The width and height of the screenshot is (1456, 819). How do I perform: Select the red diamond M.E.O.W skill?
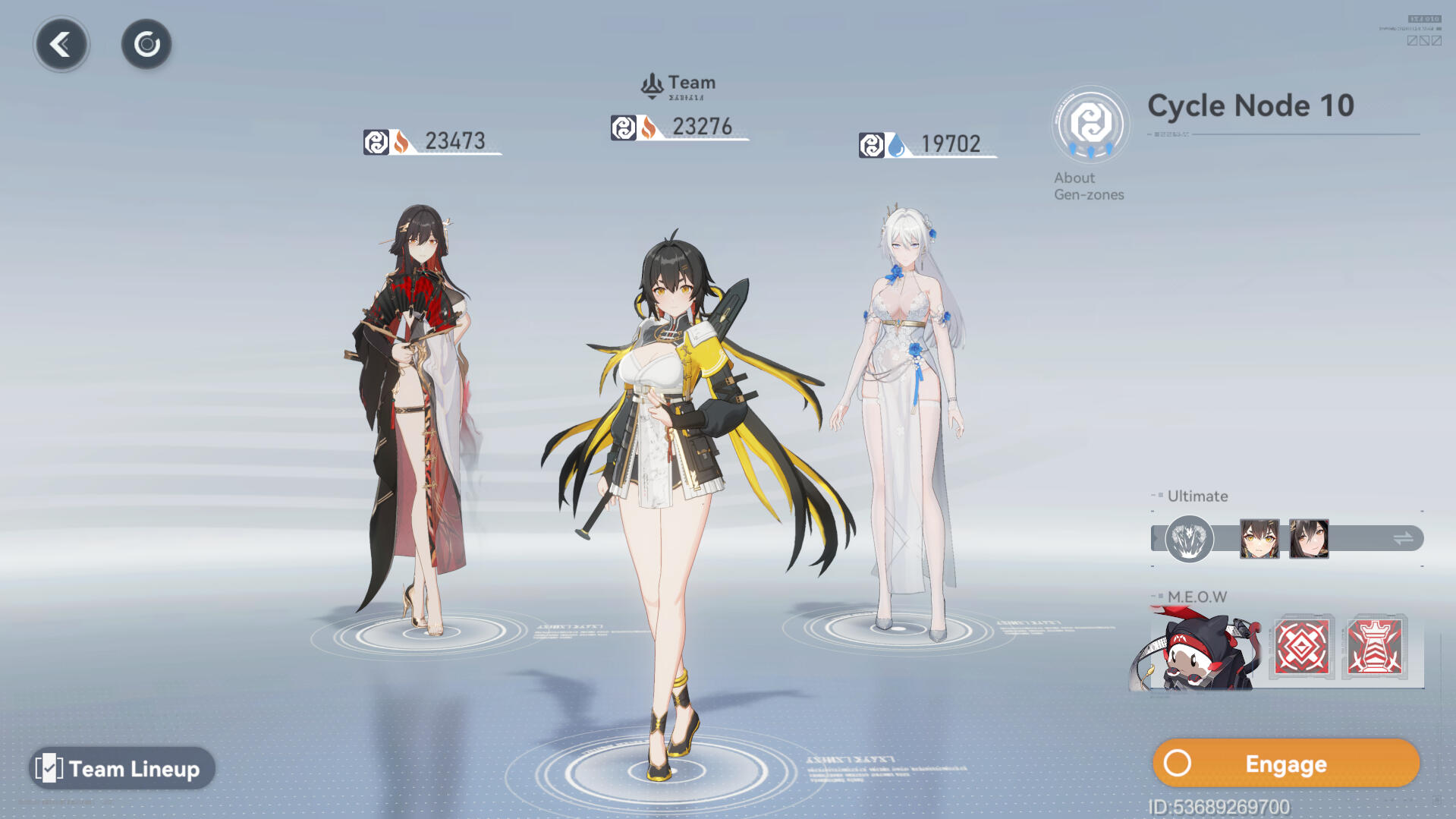[1302, 647]
